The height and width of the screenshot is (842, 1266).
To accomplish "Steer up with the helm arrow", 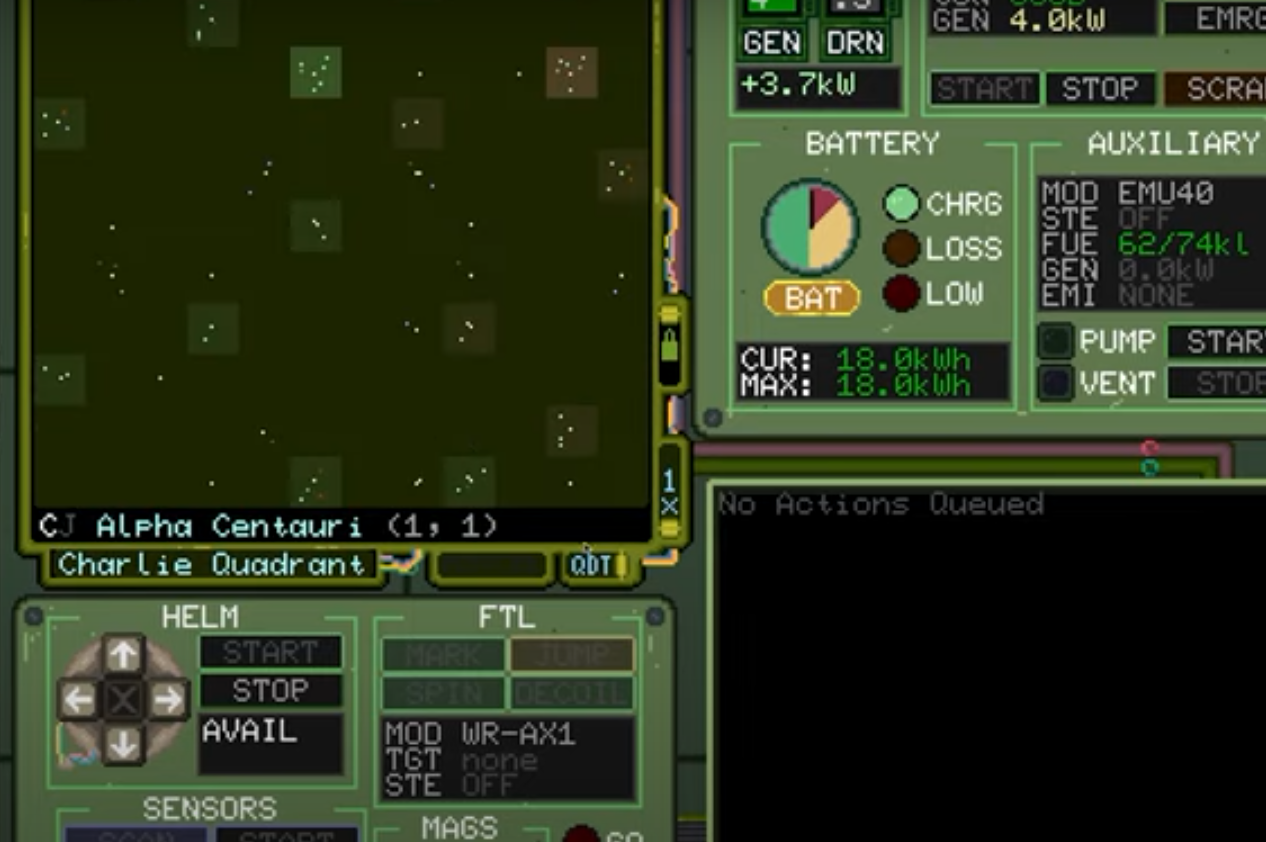I will pos(123,656).
